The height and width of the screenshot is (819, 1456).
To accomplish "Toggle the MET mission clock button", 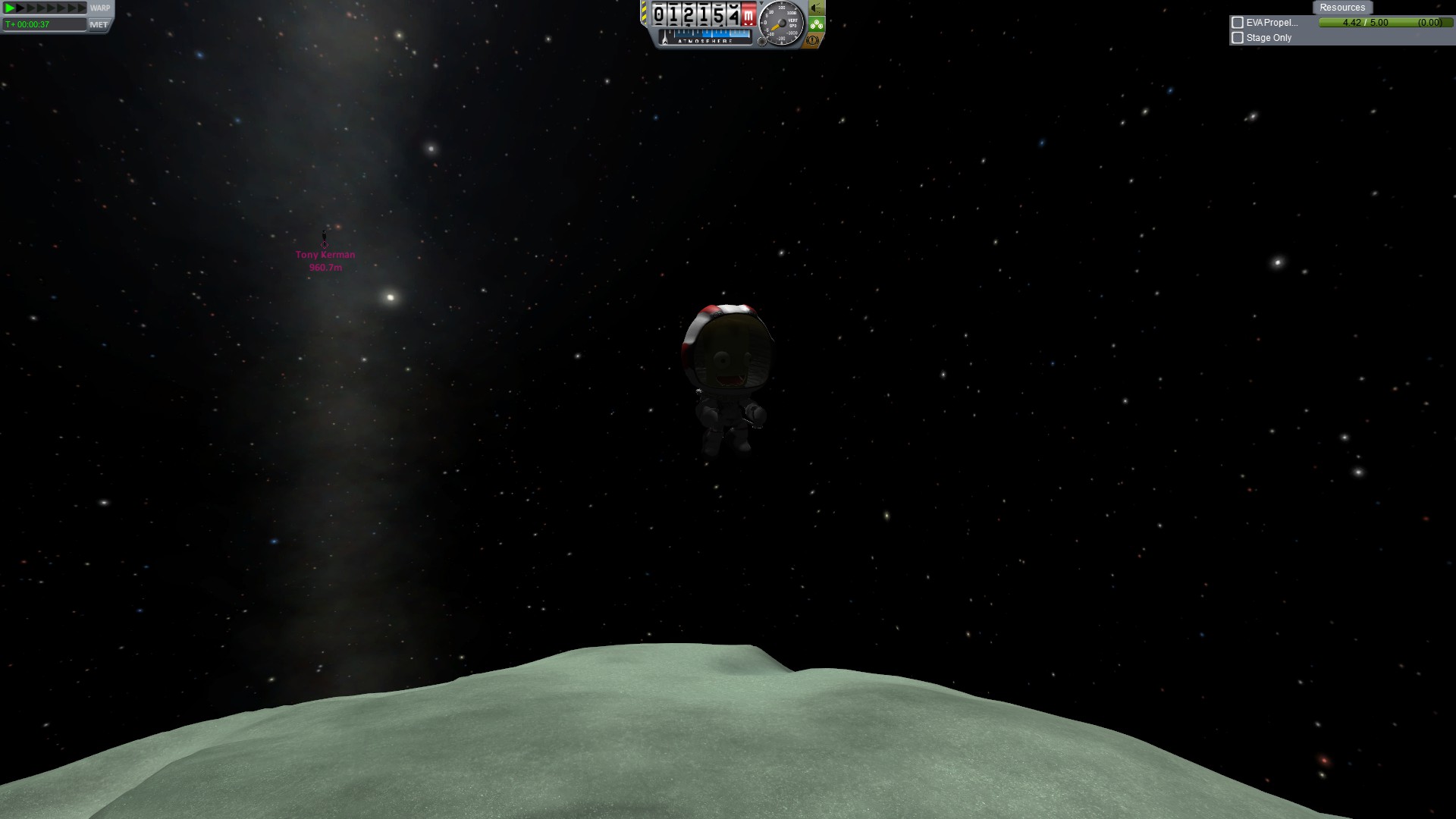I will [99, 24].
